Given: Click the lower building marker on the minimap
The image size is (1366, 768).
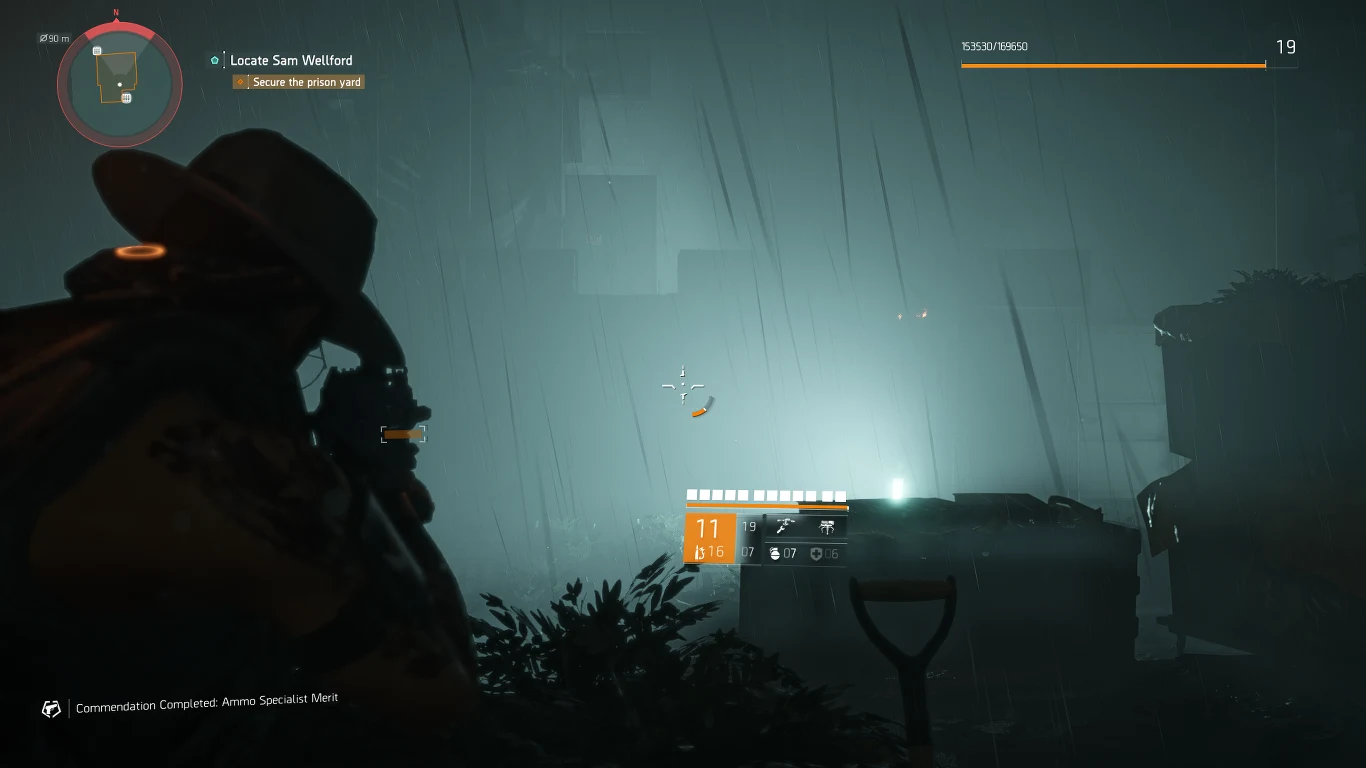Looking at the screenshot, I should pos(127,98).
